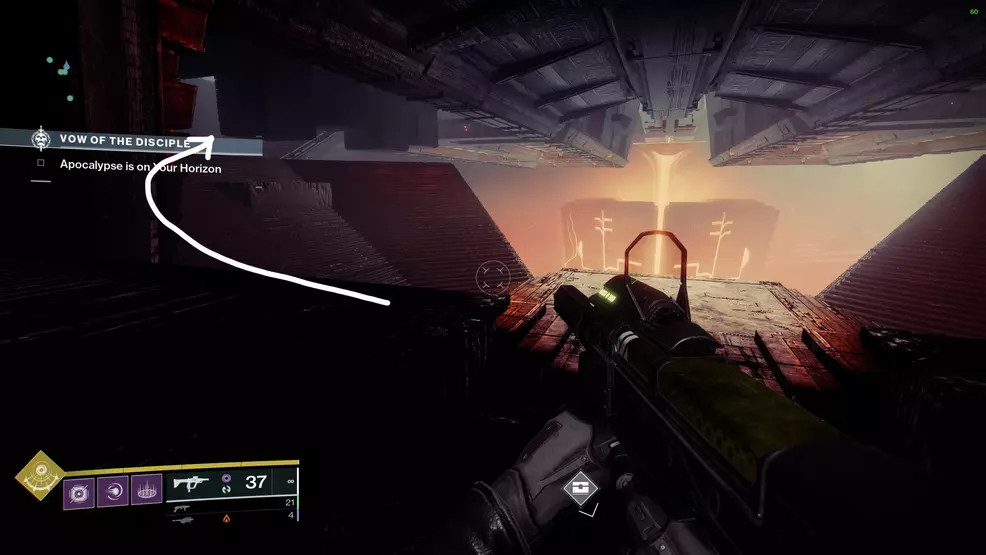Screen dimensions: 986x555
Task: Select the equipped weapon icon beside the 37
Action: [191, 483]
